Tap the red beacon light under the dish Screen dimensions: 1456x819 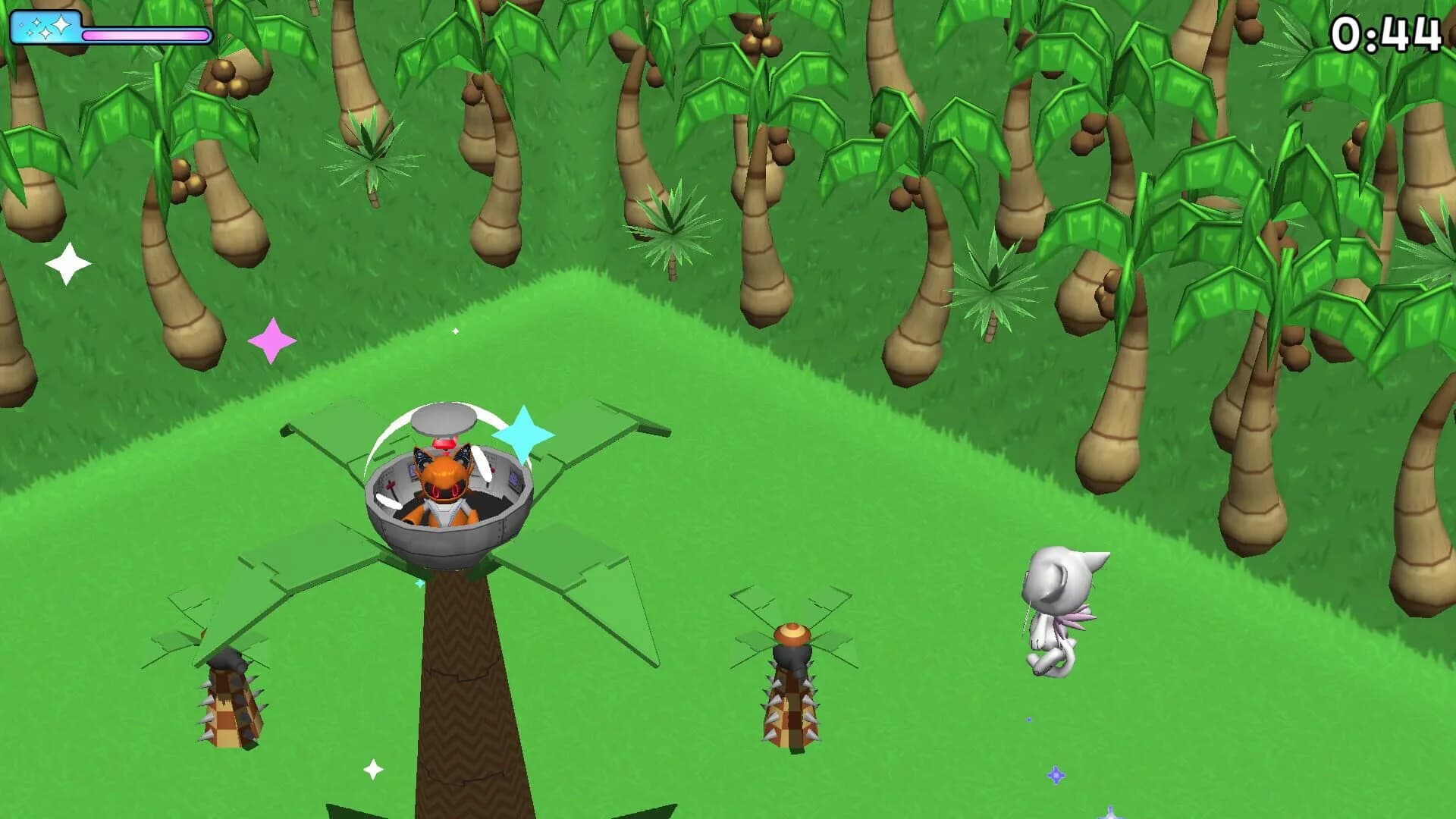pyautogui.click(x=444, y=444)
